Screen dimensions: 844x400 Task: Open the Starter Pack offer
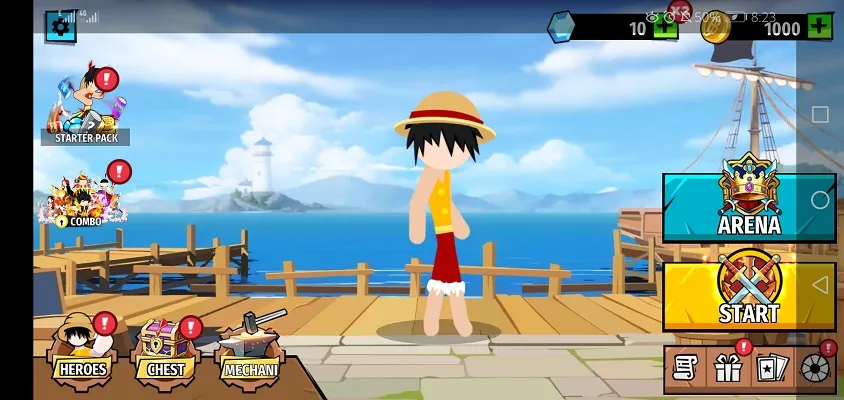tap(86, 106)
